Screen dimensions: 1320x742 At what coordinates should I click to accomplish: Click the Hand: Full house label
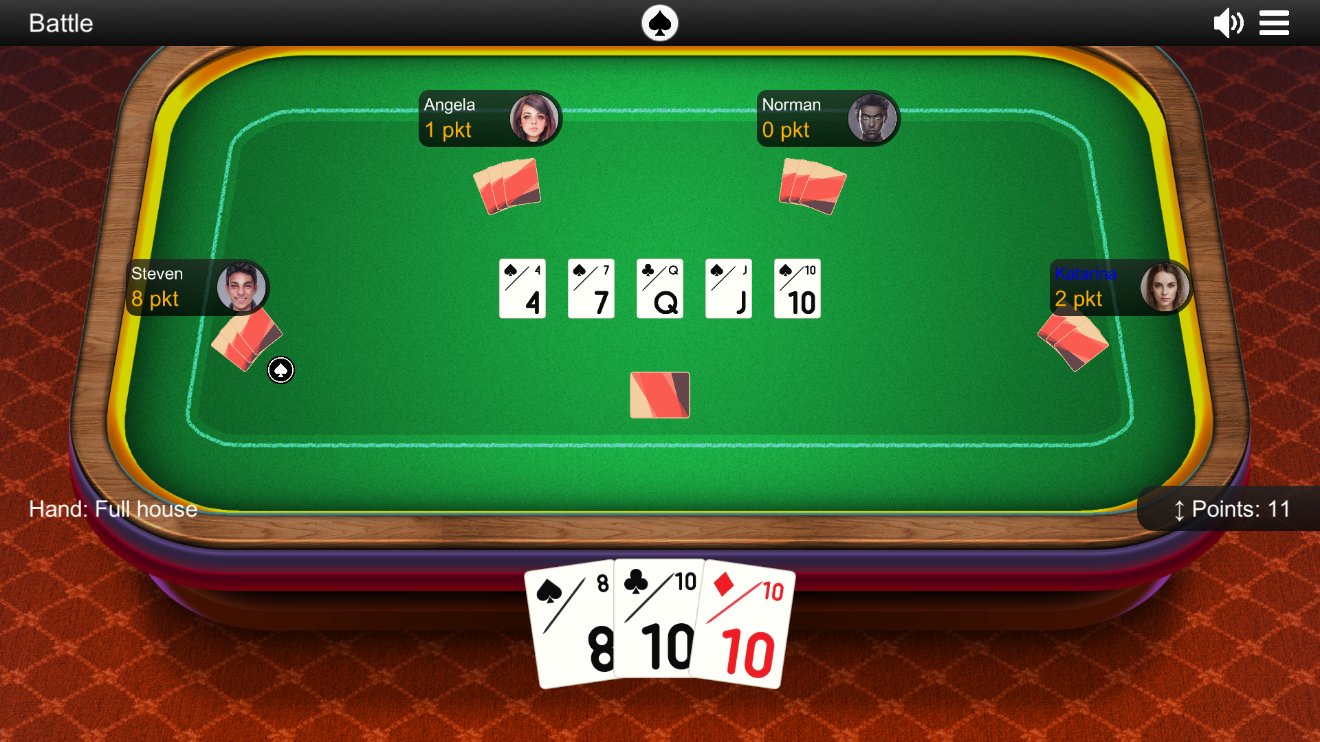click(x=113, y=509)
